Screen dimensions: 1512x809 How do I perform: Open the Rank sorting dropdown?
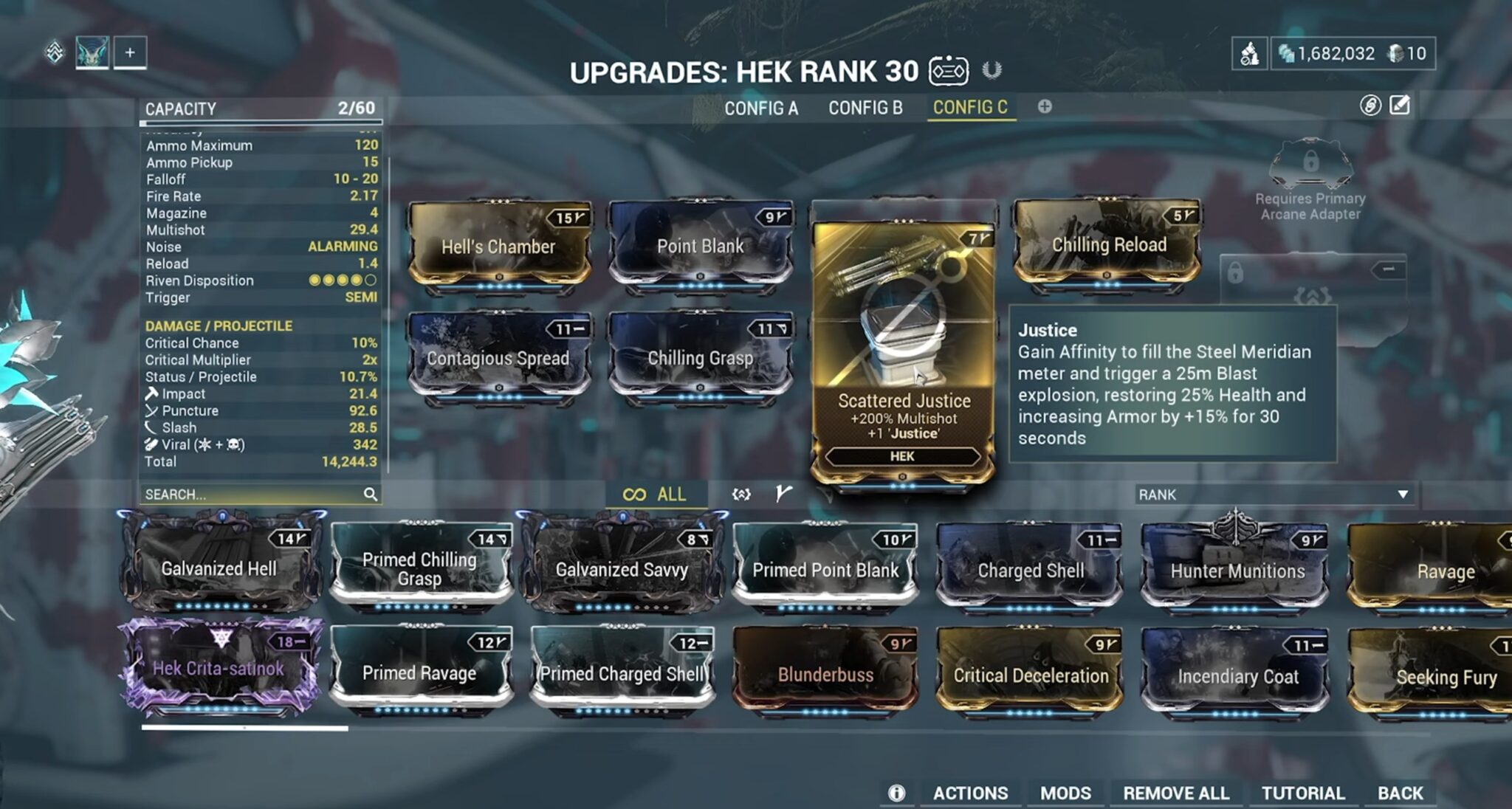[x=1277, y=495]
